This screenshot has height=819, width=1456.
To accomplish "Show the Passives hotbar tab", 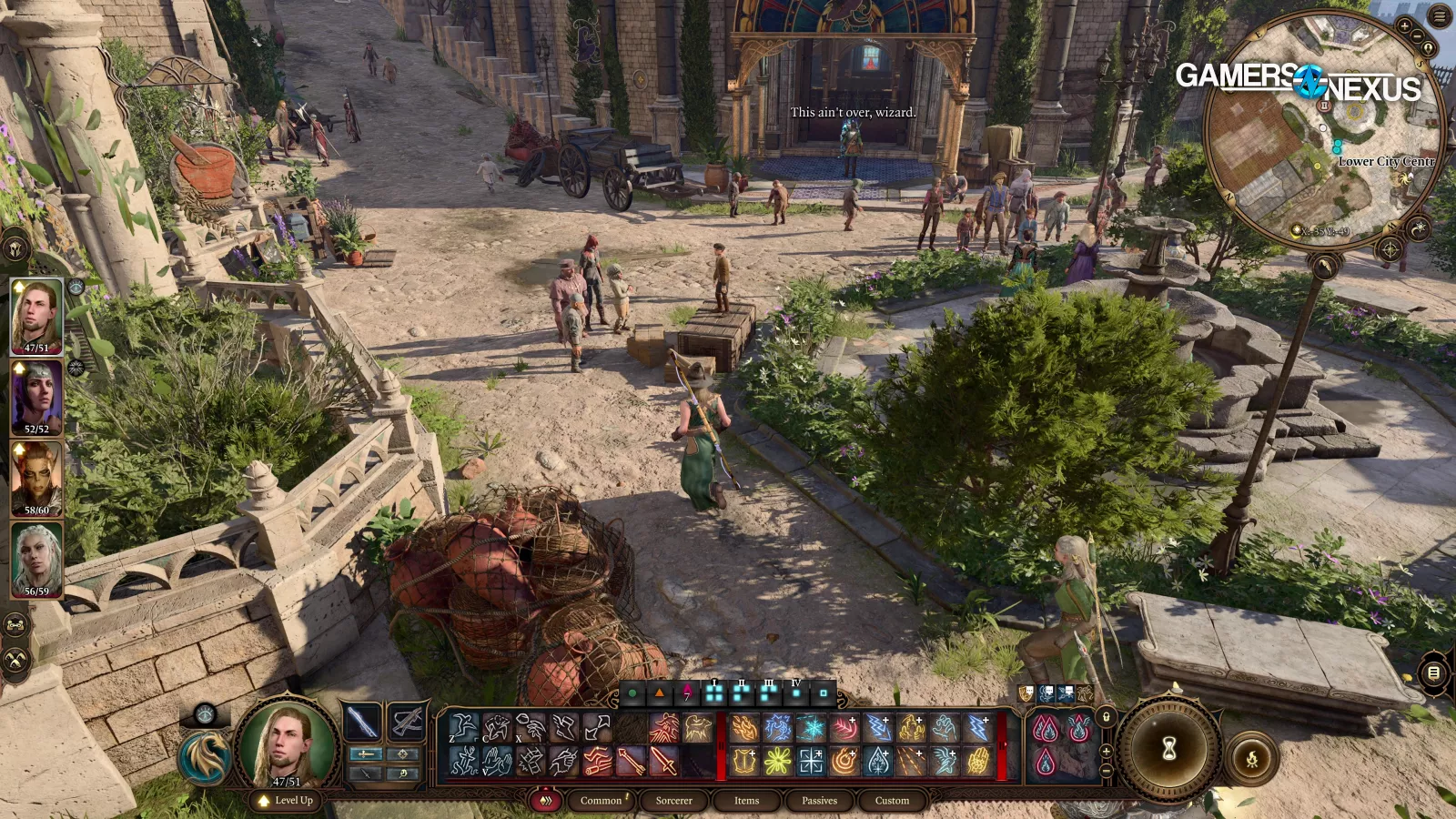I will tap(819, 801).
